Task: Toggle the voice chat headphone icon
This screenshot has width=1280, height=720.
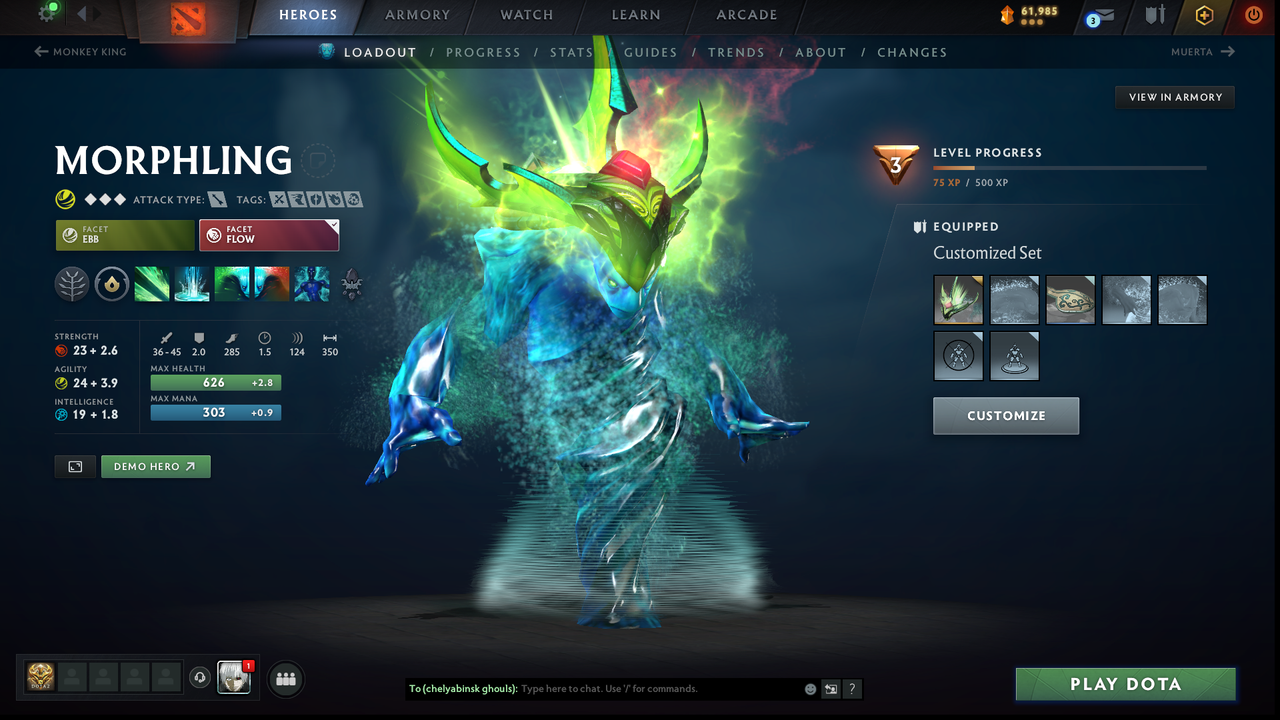Action: [201, 678]
